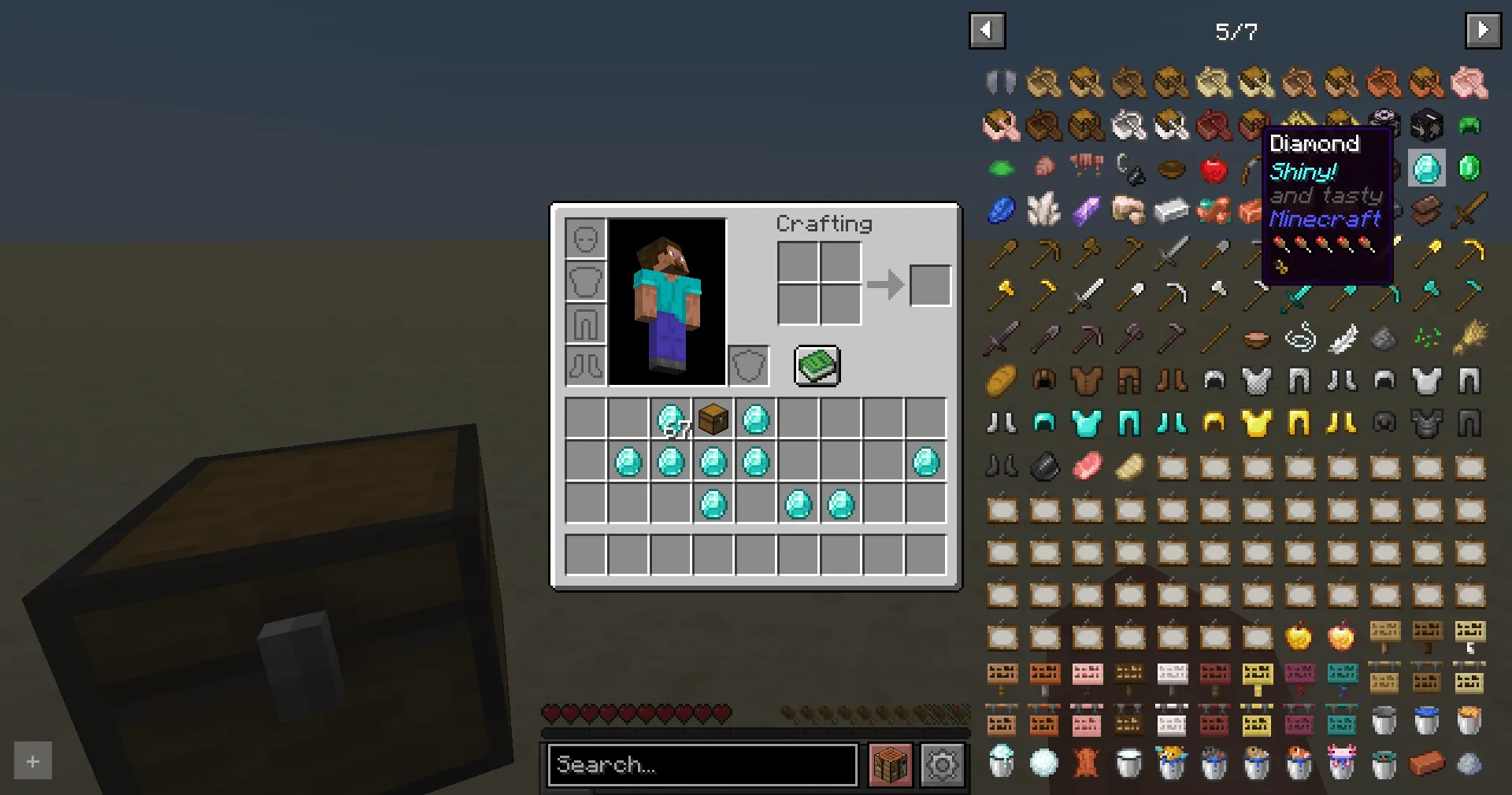
Task: Click the empty offhand shield slot
Action: click(x=747, y=364)
